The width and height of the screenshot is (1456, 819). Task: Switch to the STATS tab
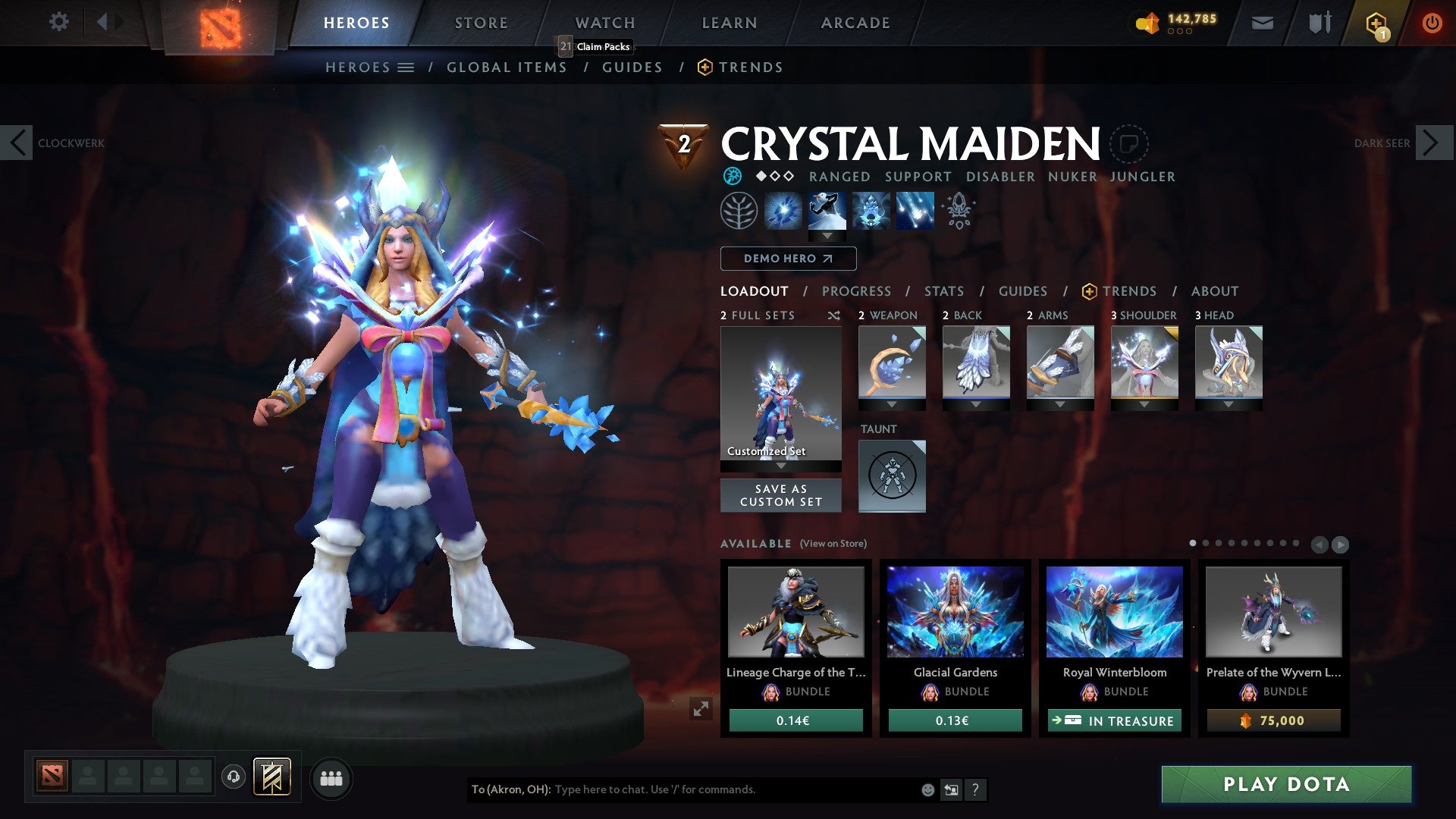[x=943, y=291]
